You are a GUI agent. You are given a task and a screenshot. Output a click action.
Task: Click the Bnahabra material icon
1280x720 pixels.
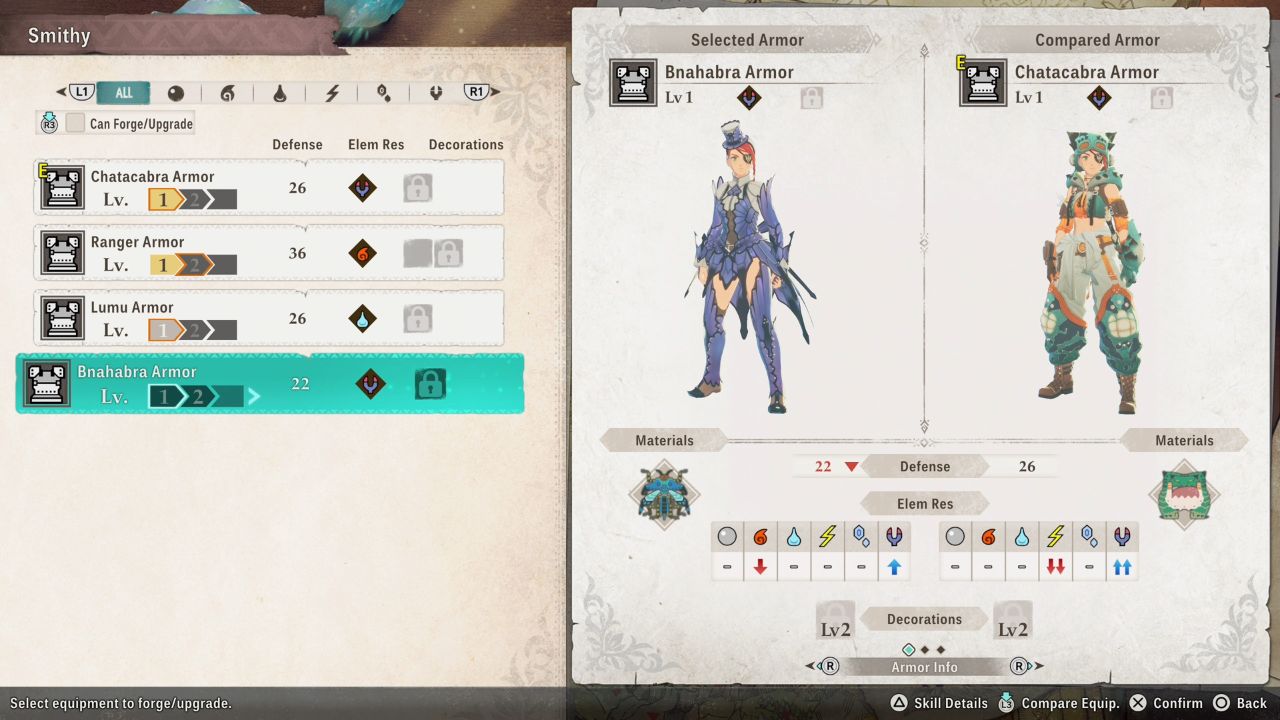click(x=664, y=494)
